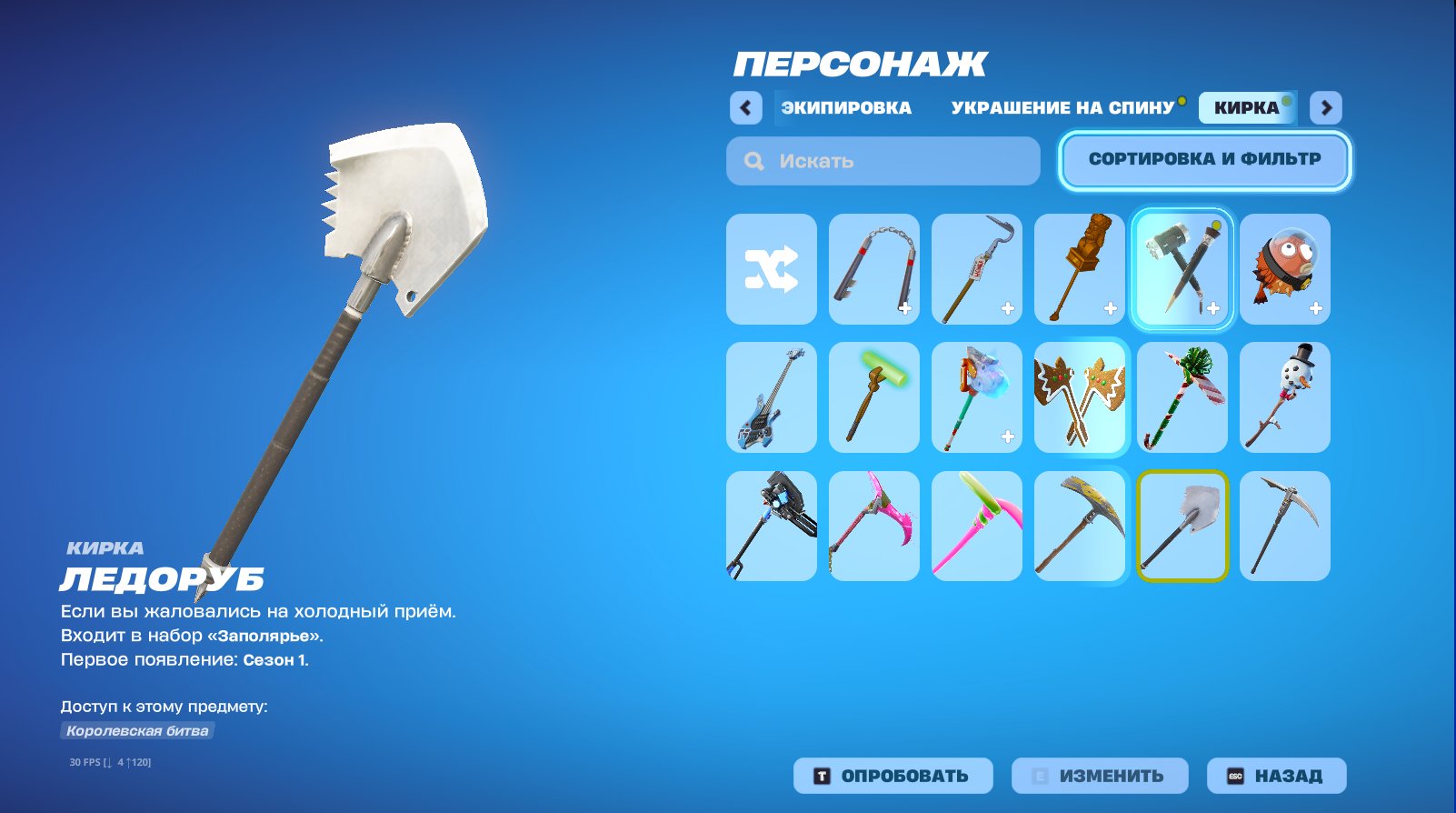Viewport: 1456px width, 813px height.
Task: Click the right arrow for next category
Action: click(1327, 107)
